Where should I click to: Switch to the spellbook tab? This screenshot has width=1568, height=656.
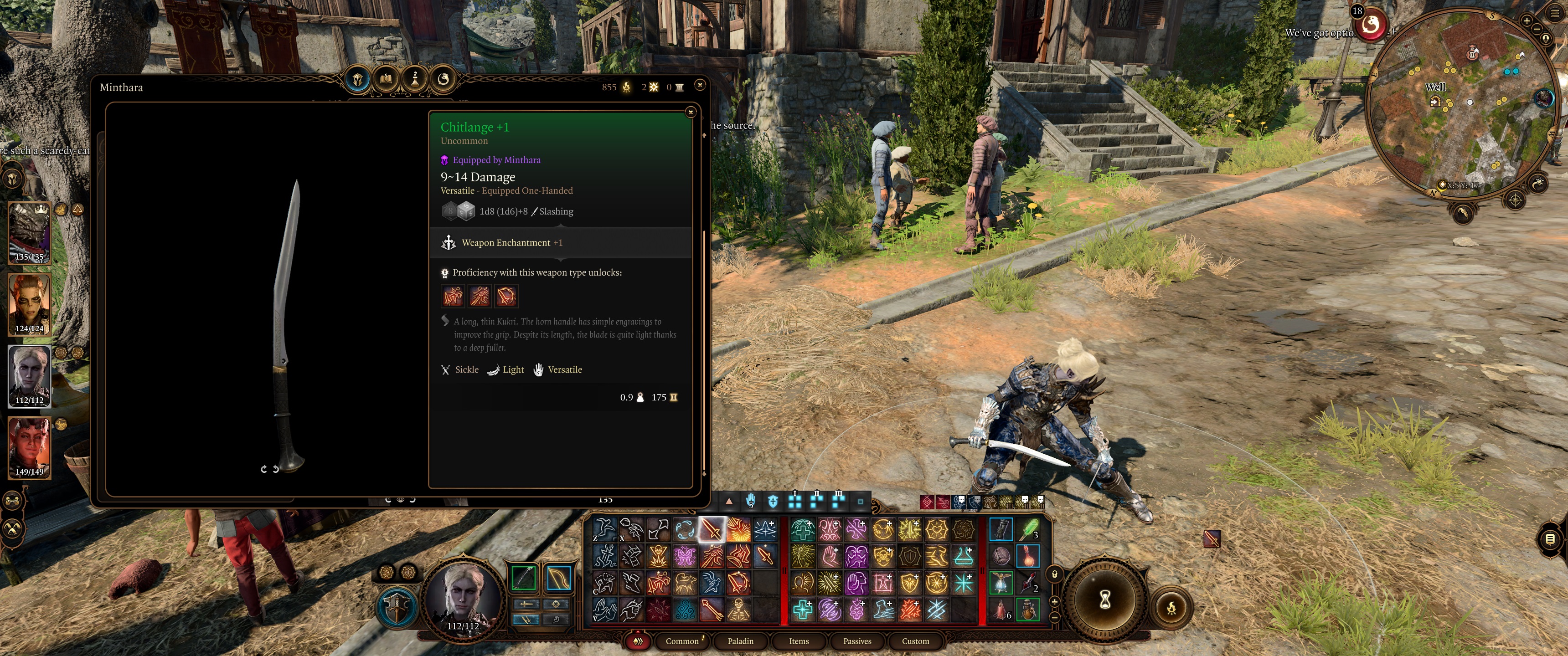click(x=386, y=79)
